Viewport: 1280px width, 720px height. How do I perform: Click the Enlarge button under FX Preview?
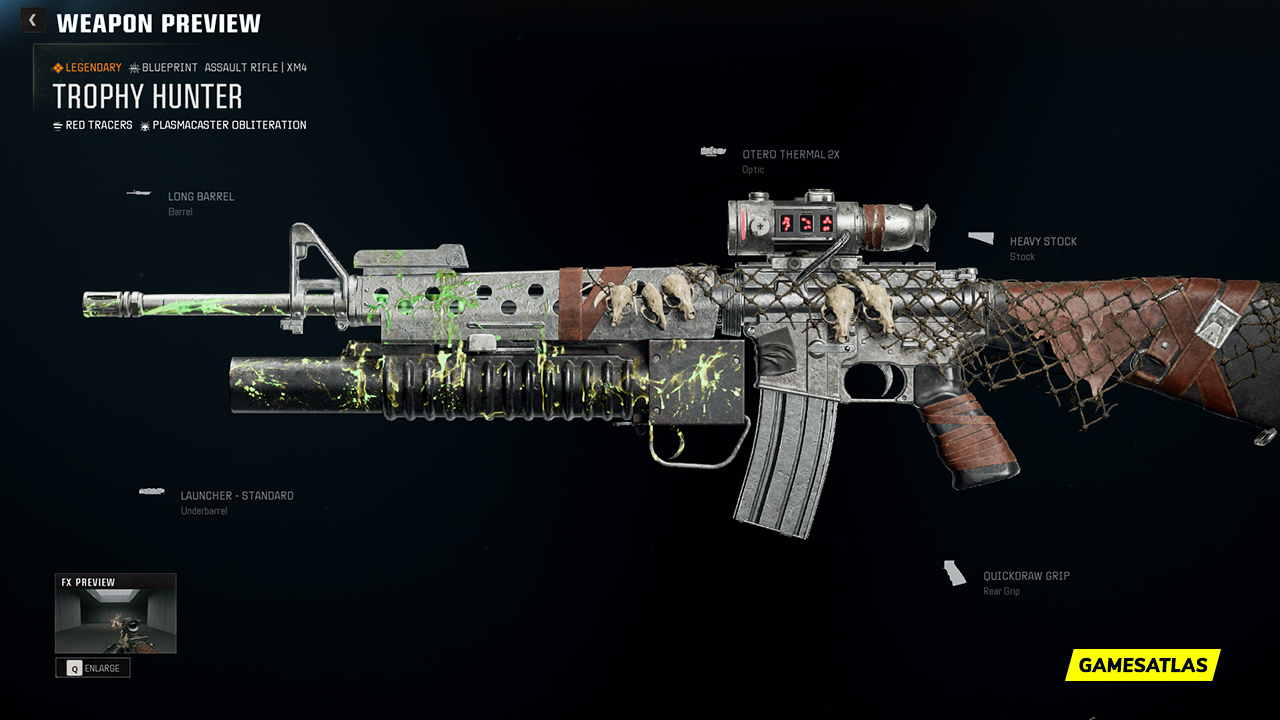(93, 668)
